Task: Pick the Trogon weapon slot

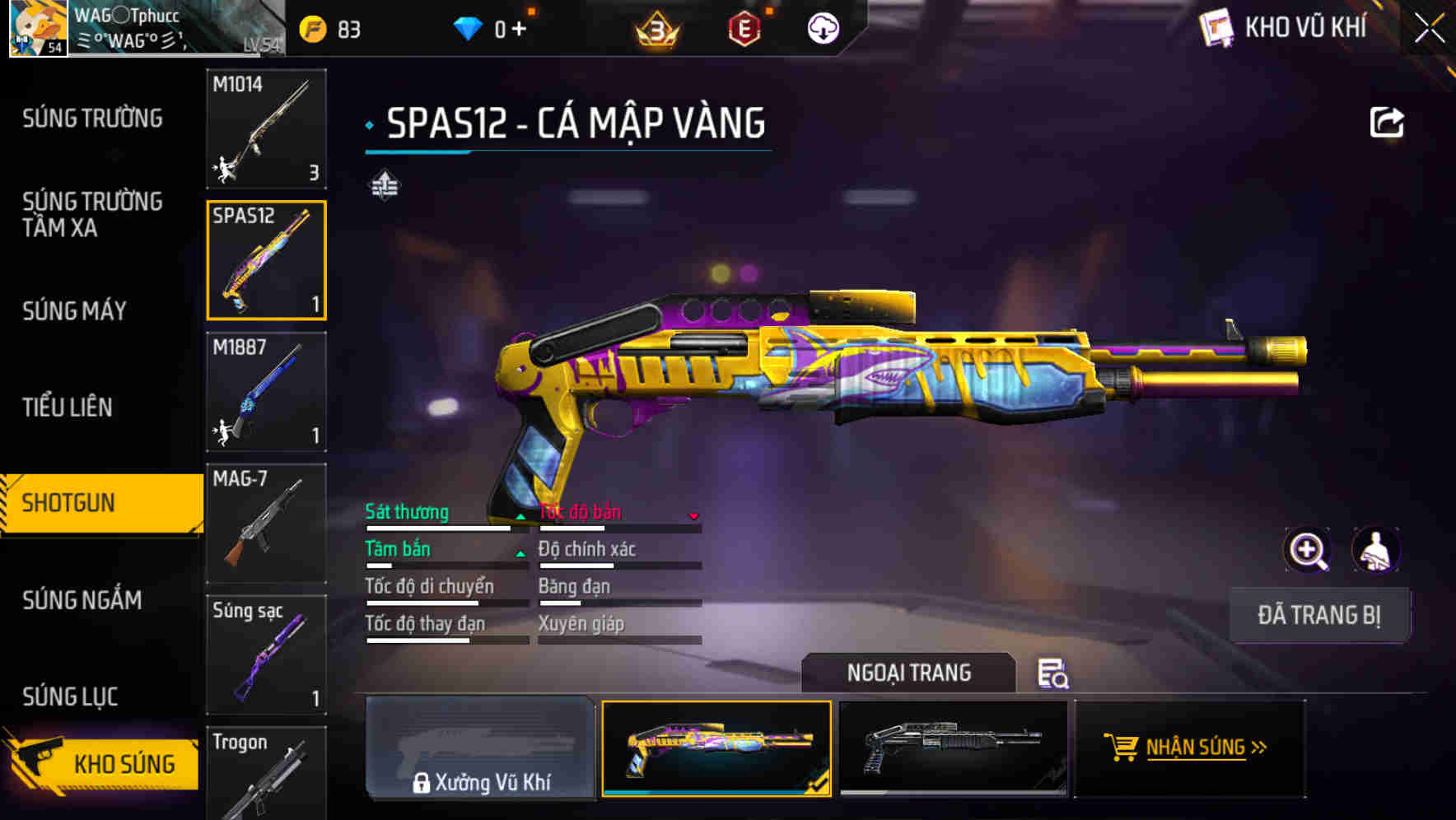Action: click(266, 774)
